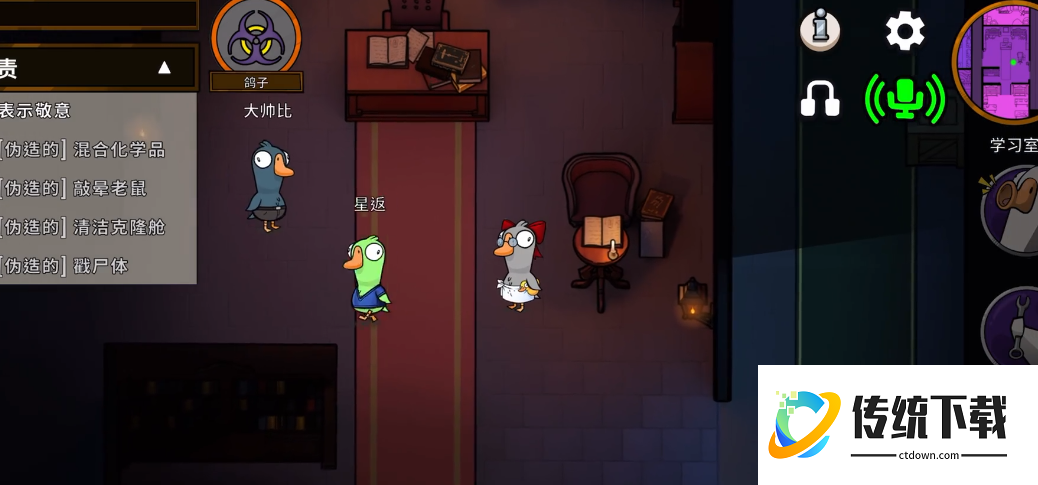Open the purple minimap
The width and height of the screenshot is (1038, 485).
(998, 62)
